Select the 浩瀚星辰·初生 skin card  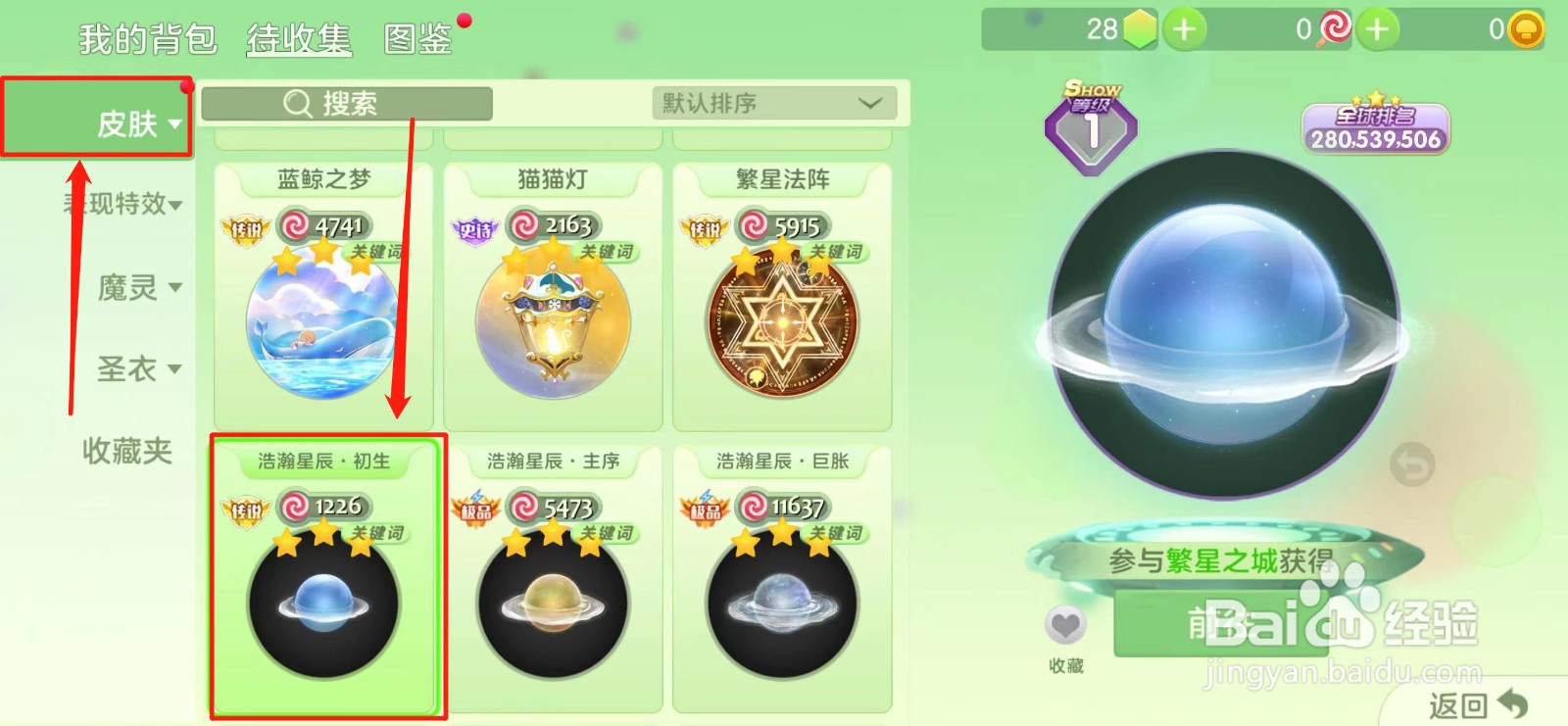(326, 578)
